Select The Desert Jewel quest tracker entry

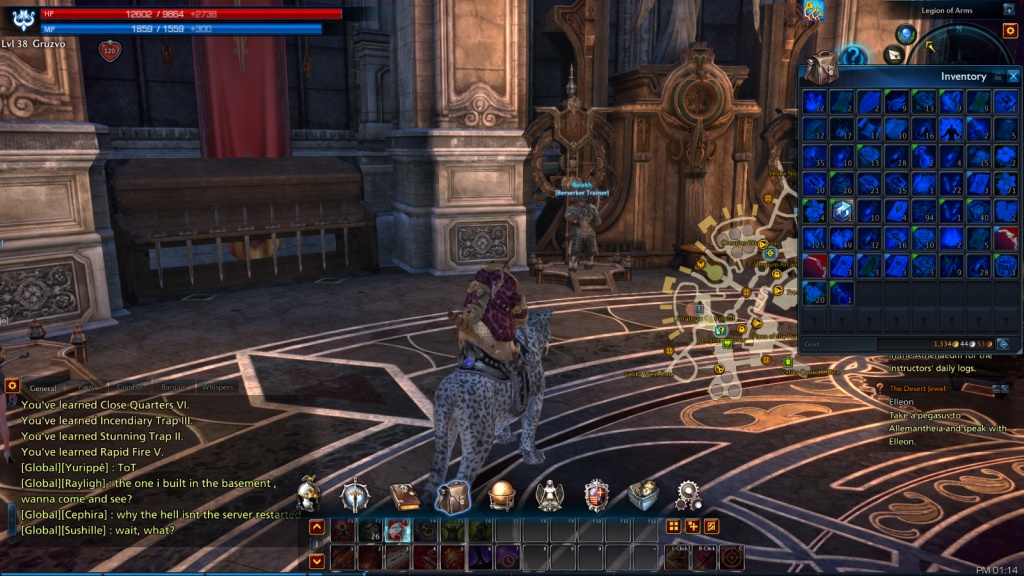[916, 388]
